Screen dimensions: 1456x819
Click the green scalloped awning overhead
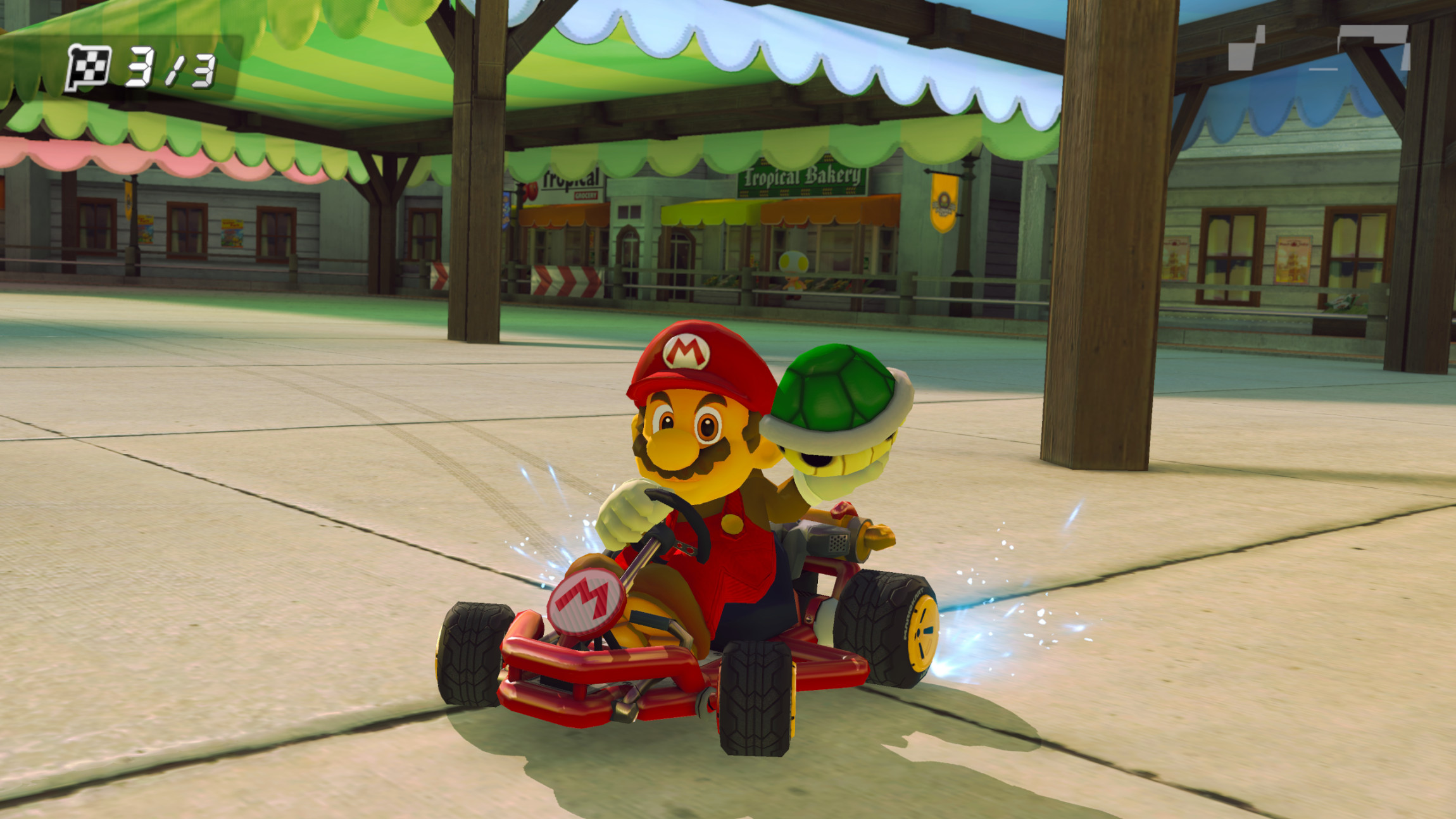tap(380, 76)
